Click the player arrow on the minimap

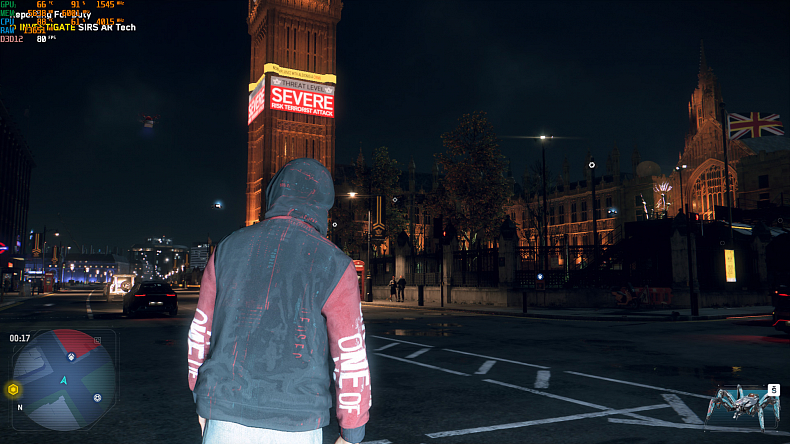[64, 381]
